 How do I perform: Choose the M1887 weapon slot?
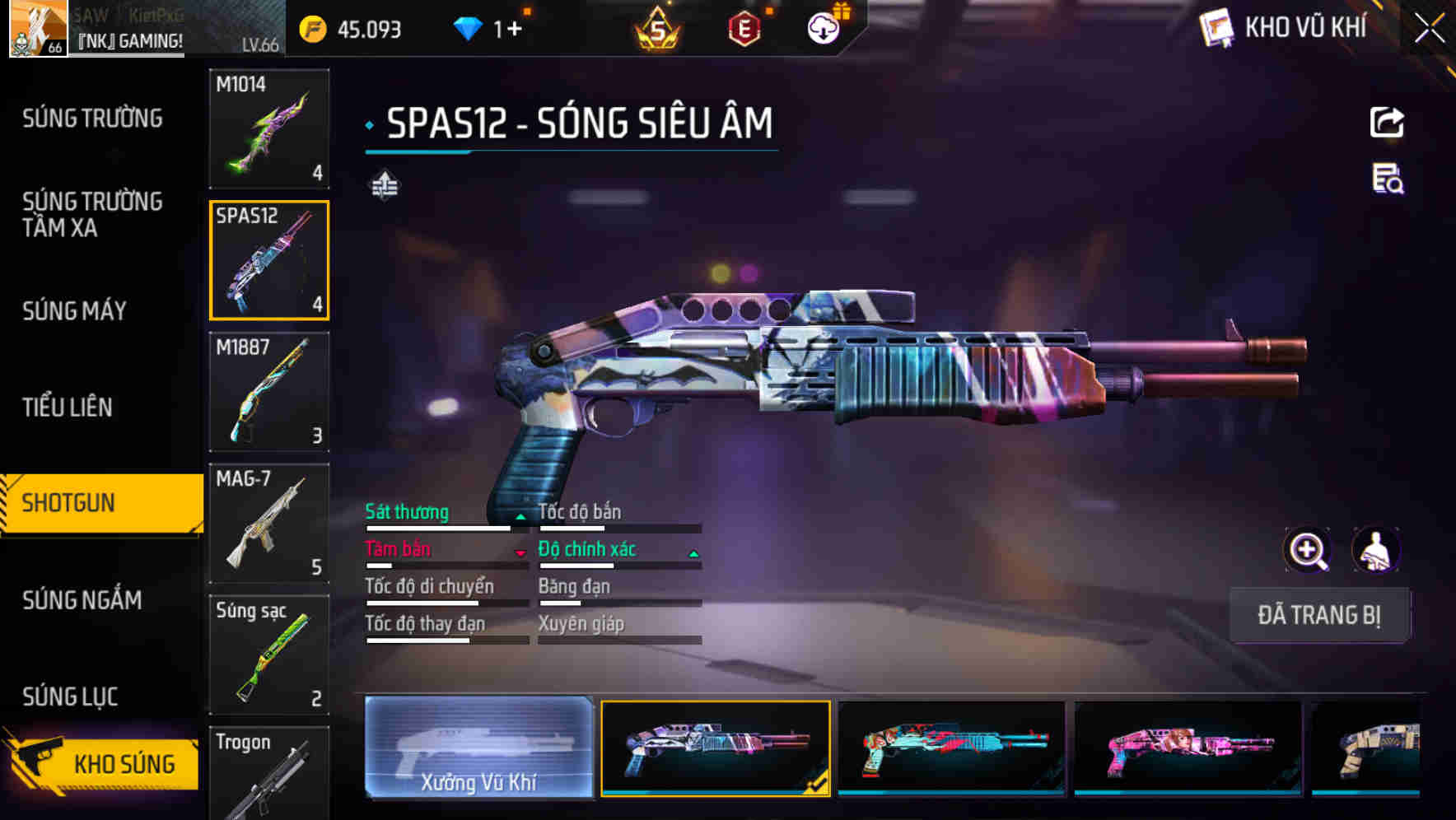269,392
